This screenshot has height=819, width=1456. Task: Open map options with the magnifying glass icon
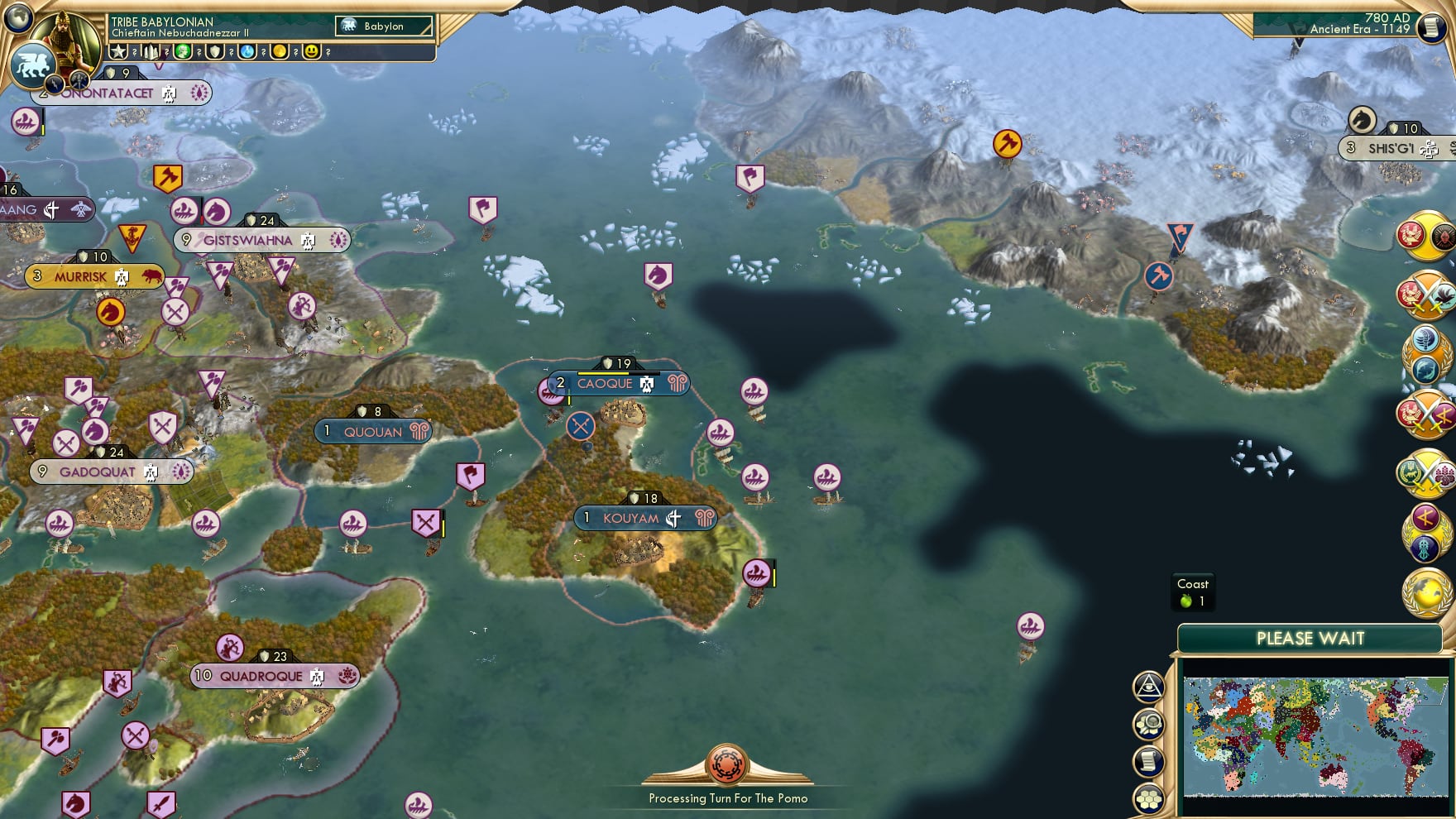(x=1148, y=721)
